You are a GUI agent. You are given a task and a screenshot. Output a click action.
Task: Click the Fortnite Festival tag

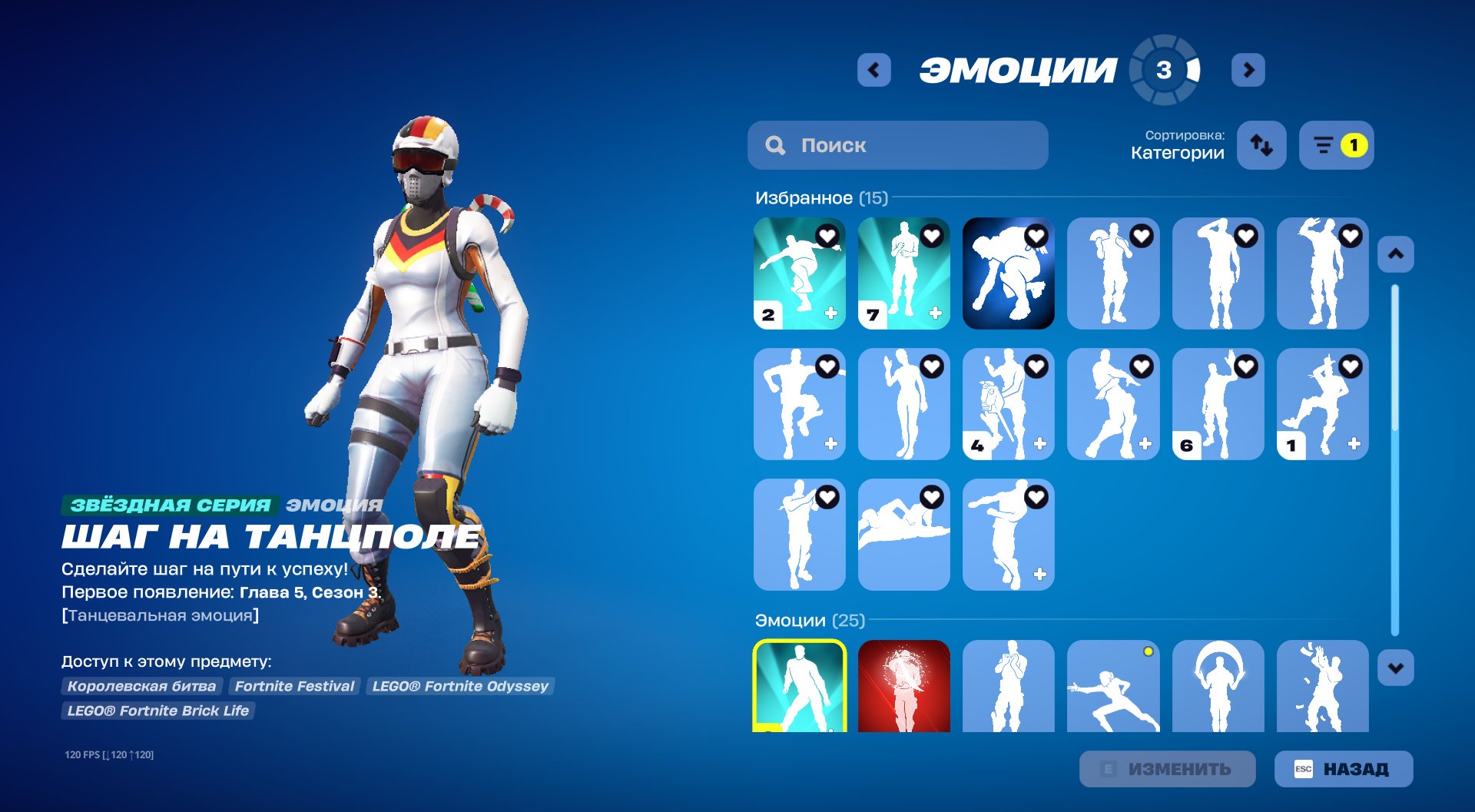click(294, 686)
